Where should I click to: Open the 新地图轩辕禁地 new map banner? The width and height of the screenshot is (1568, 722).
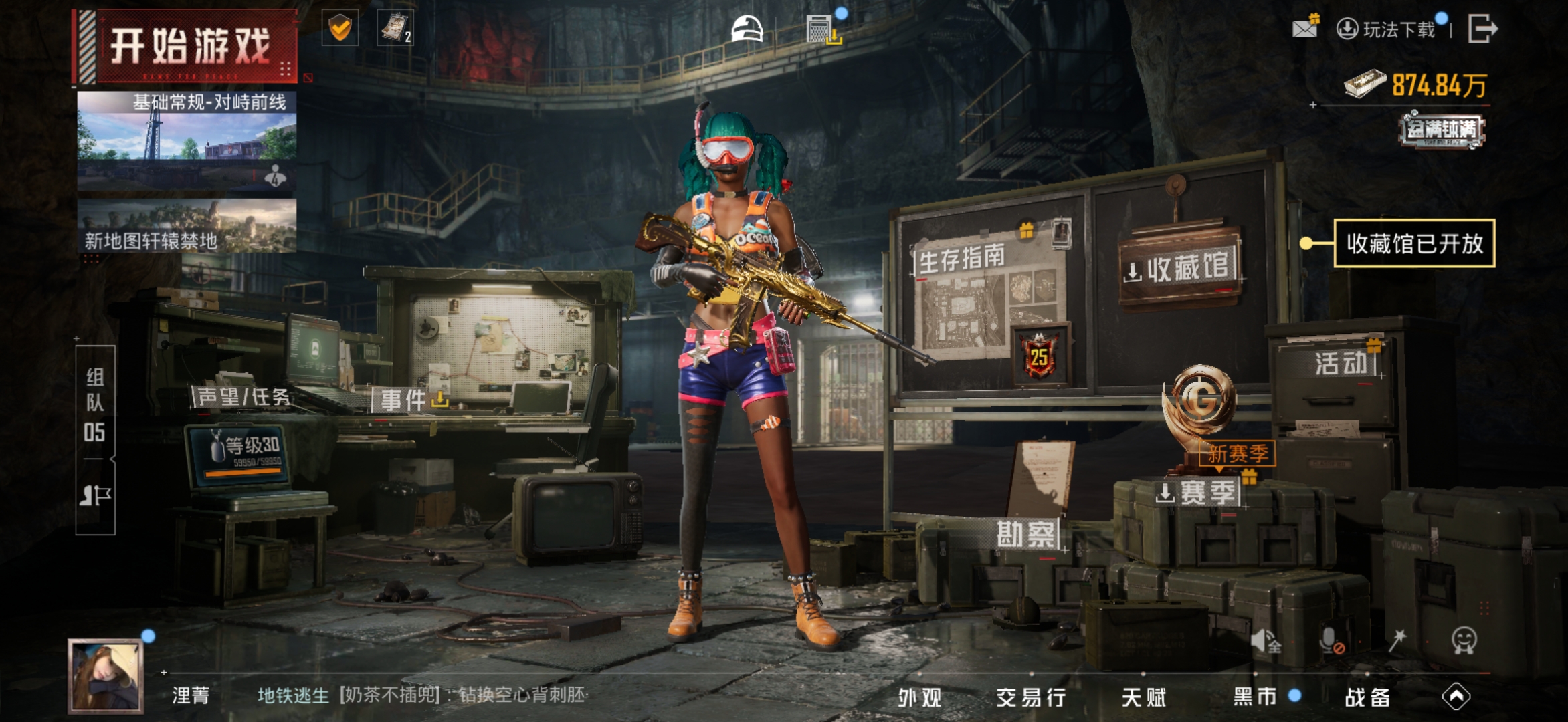(x=187, y=227)
